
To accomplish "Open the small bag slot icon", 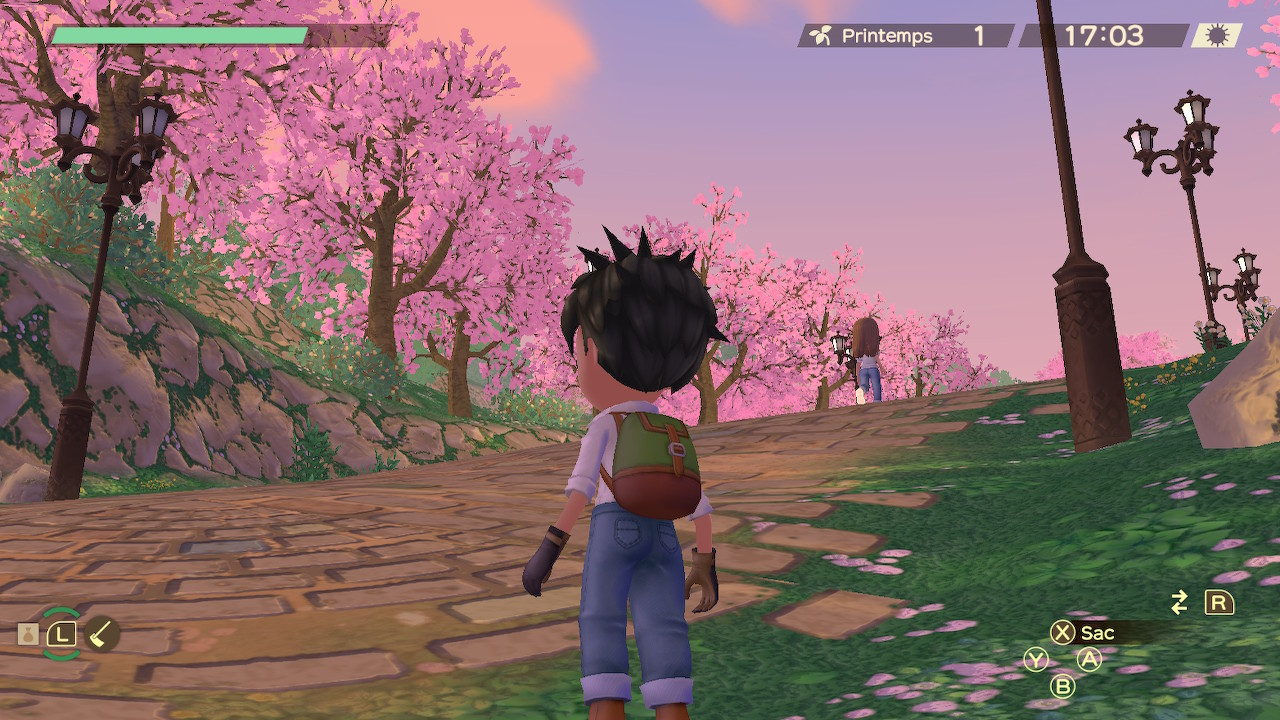I will click(28, 633).
